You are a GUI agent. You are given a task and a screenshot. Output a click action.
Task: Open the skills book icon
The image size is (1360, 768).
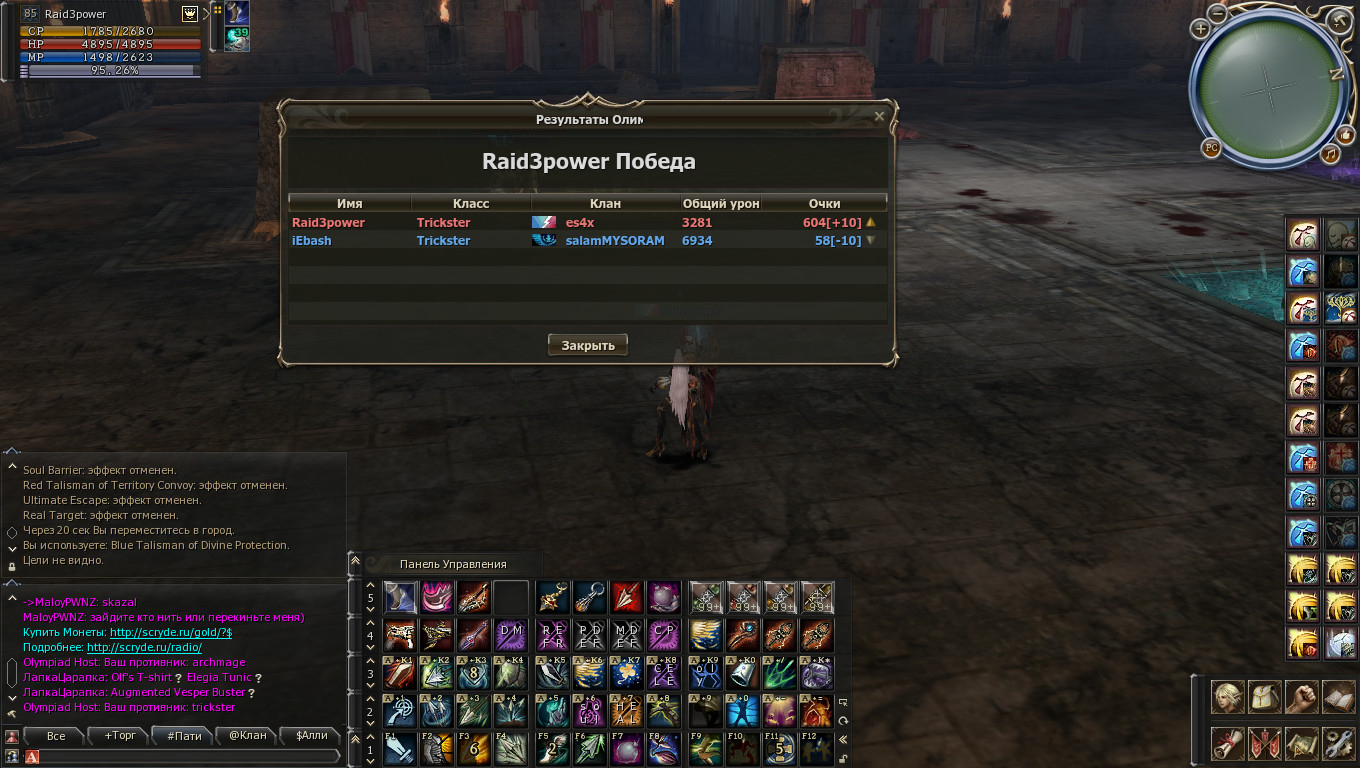tap(1338, 697)
